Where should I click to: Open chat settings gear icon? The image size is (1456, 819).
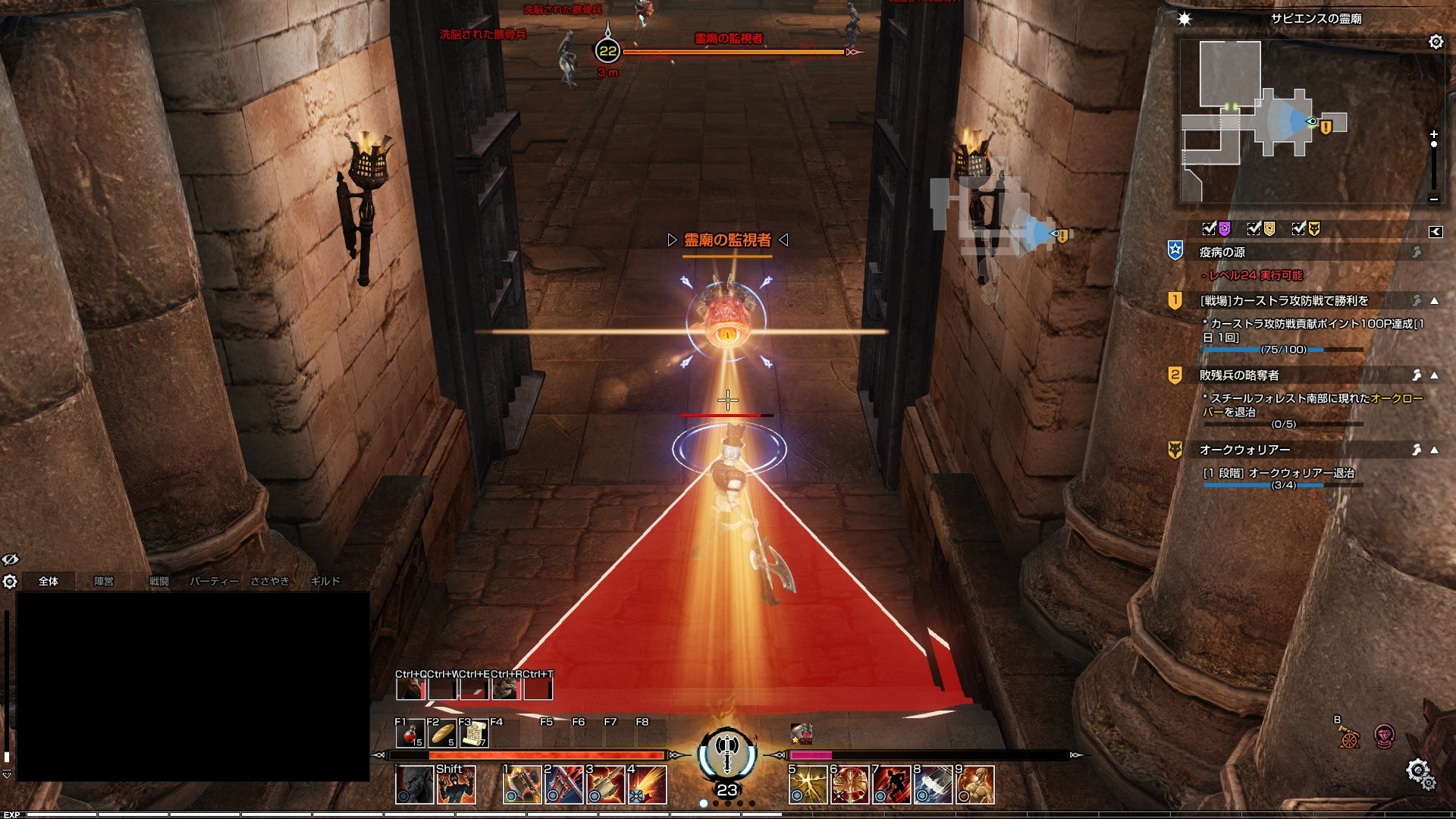coord(10,582)
